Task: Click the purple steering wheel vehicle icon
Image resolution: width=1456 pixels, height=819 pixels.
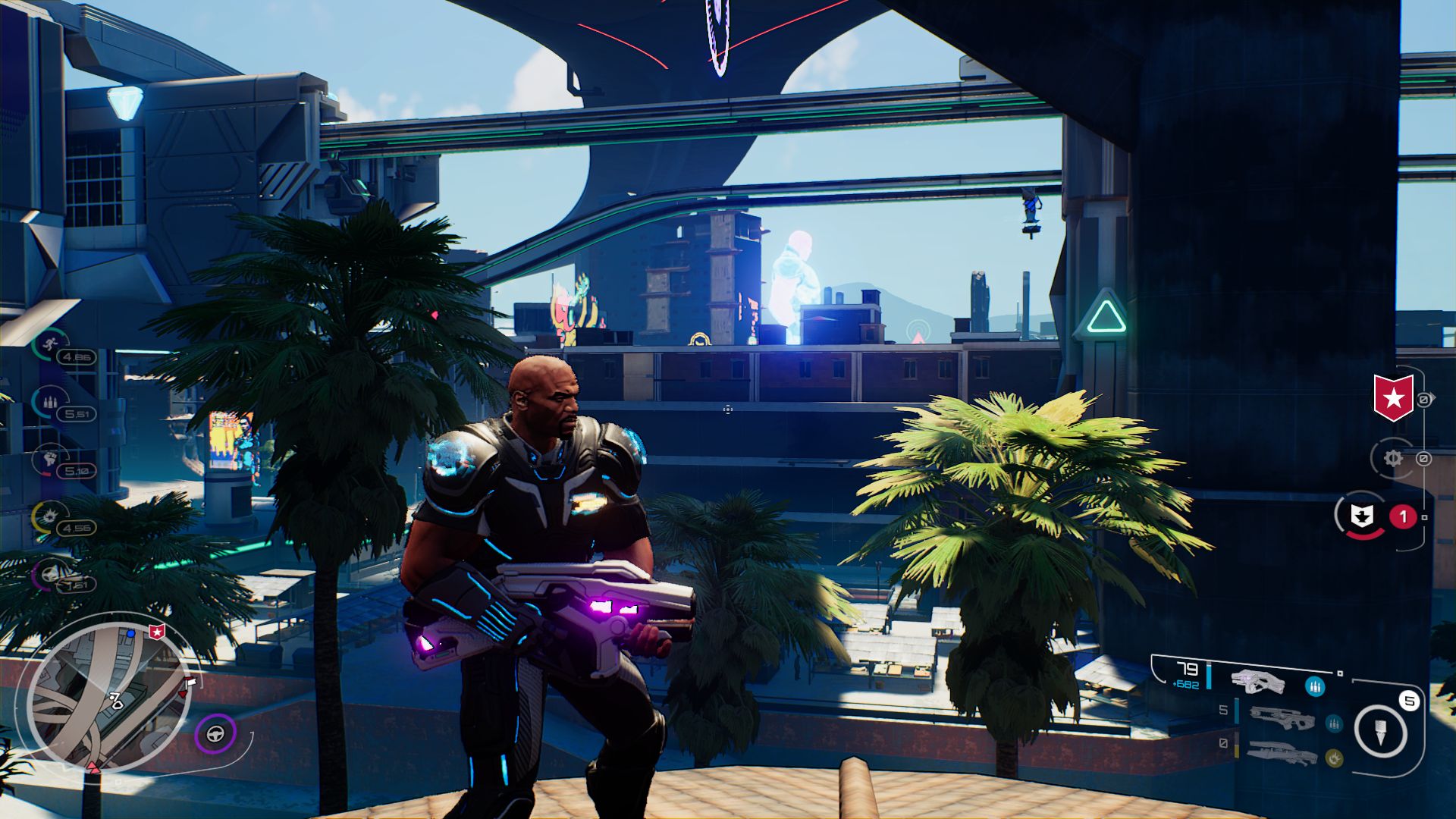Action: pyautogui.click(x=215, y=734)
